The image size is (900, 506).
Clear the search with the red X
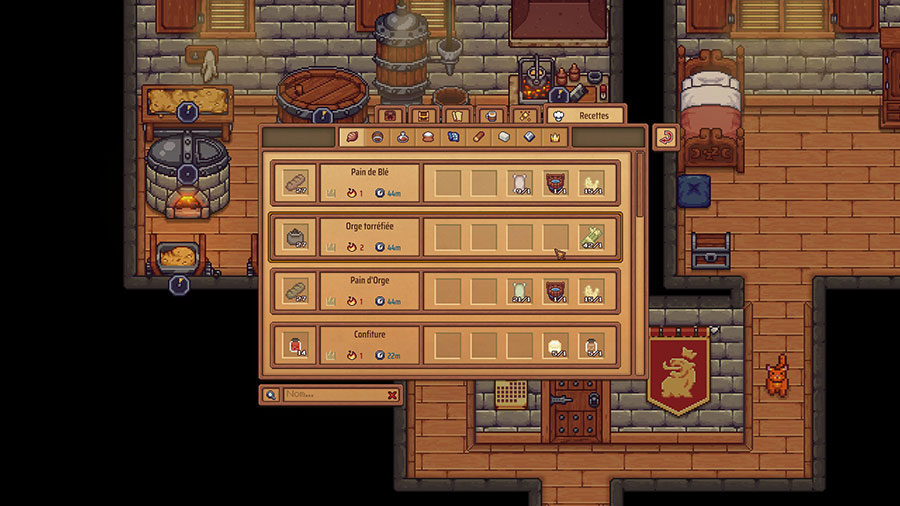pos(392,395)
